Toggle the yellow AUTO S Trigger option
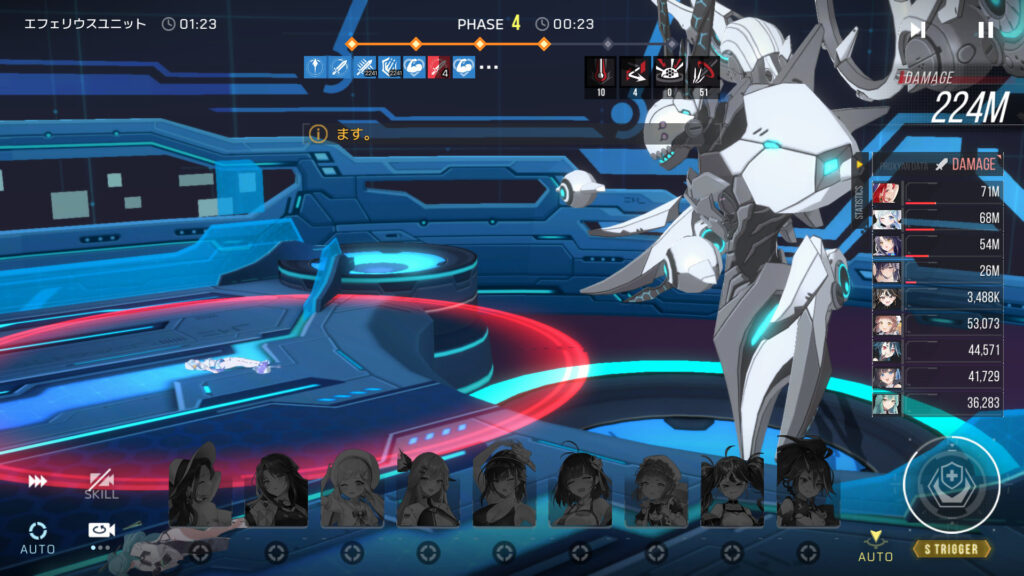The height and width of the screenshot is (576, 1024). (875, 544)
